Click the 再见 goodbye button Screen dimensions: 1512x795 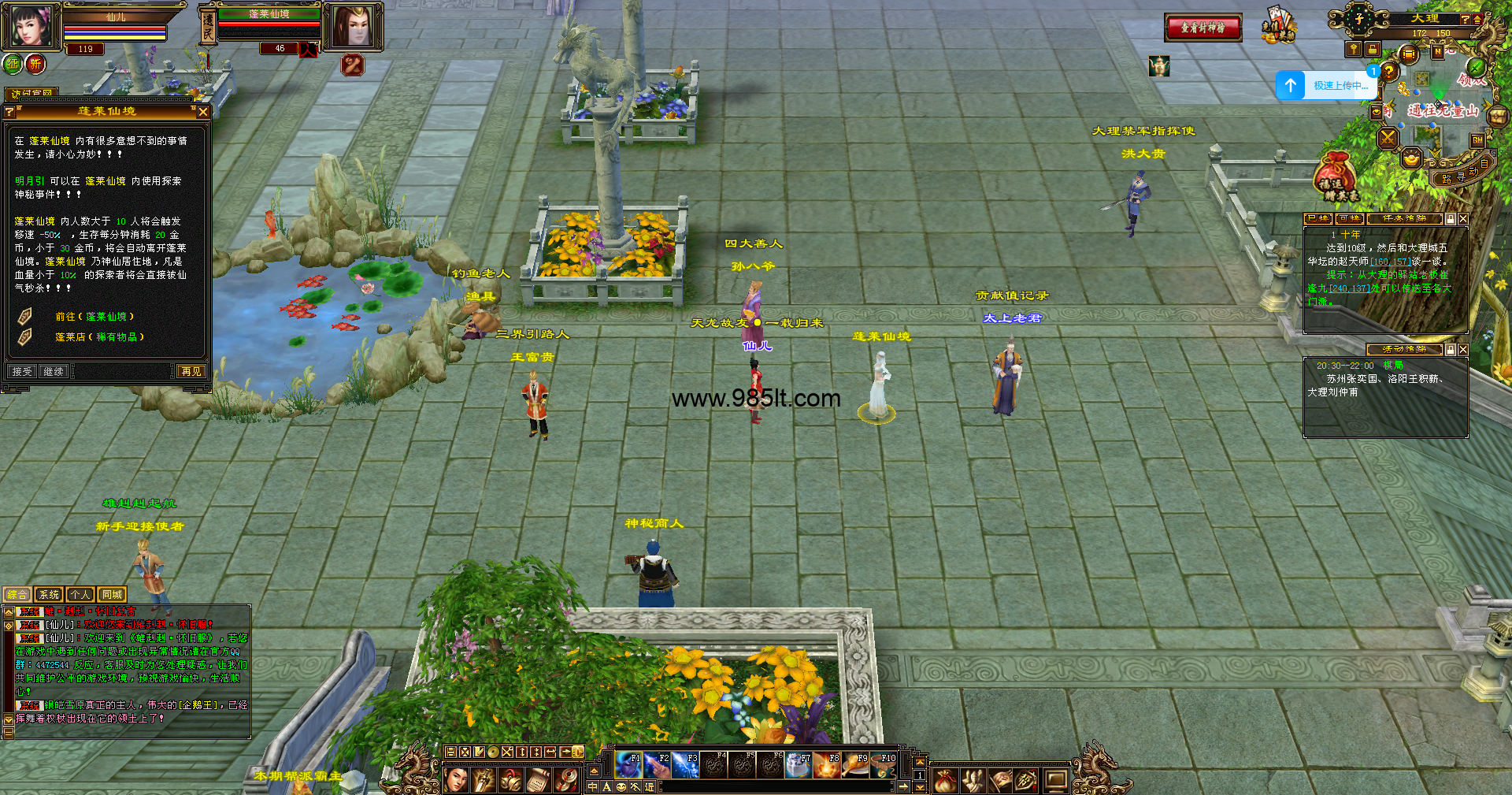pos(191,371)
